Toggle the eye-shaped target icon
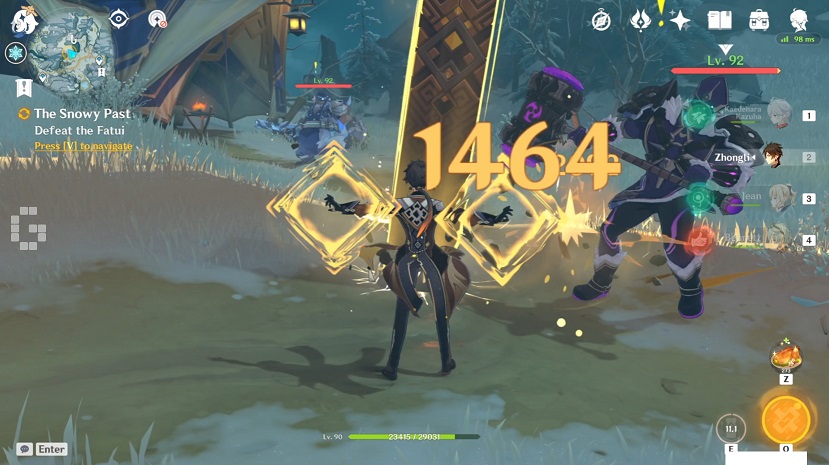 point(120,18)
